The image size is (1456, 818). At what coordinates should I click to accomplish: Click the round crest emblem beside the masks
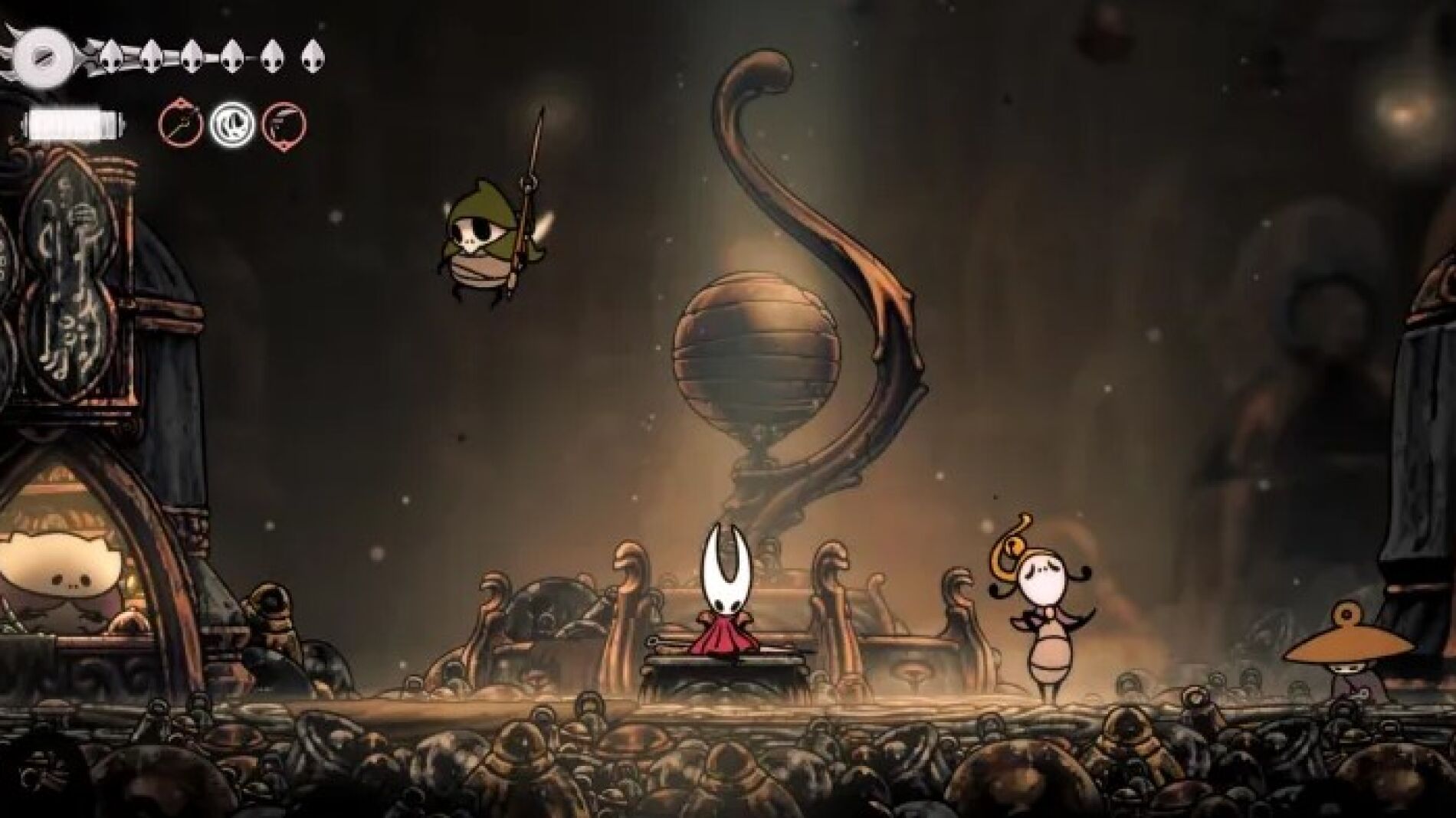(x=38, y=56)
